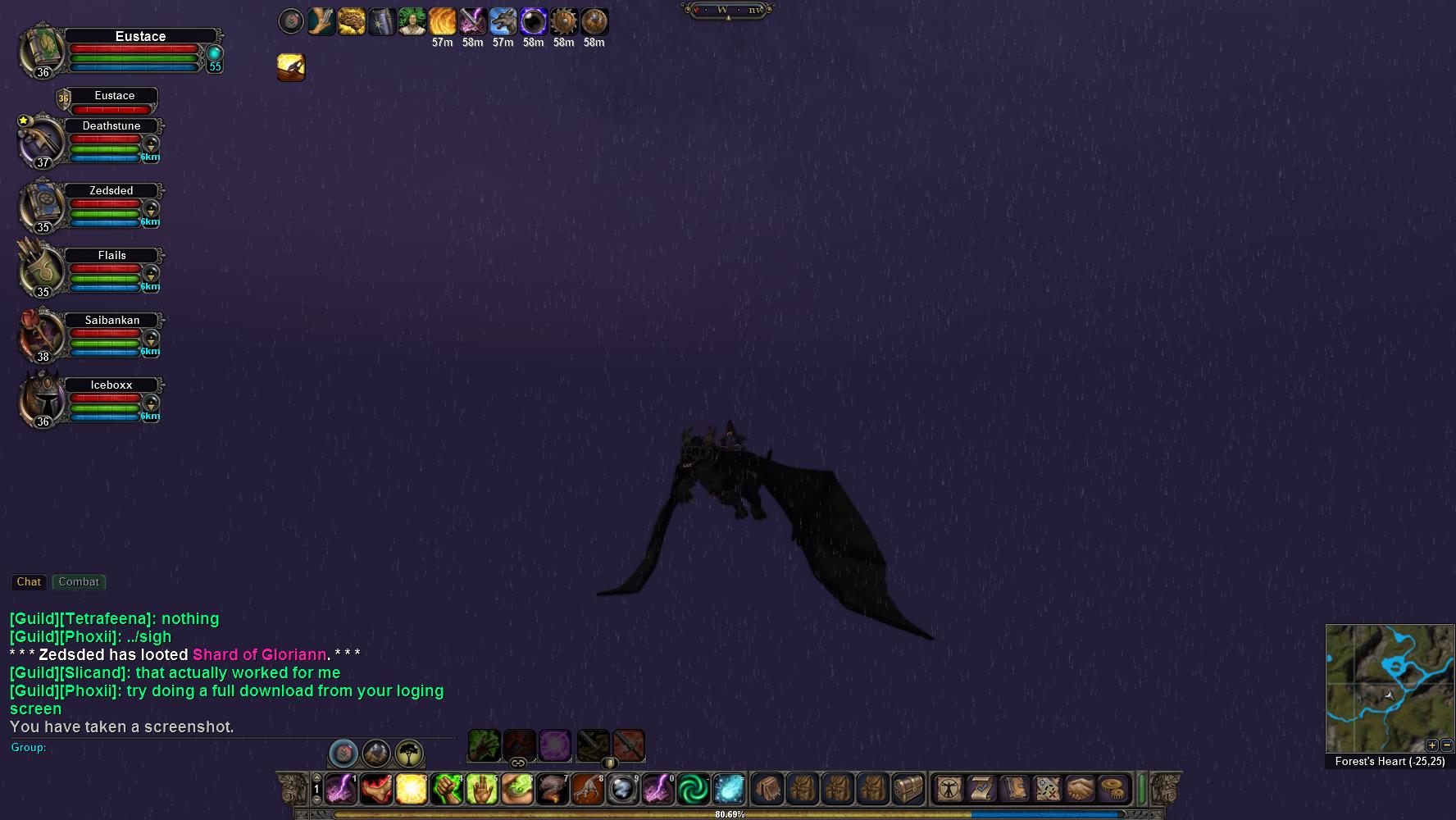This screenshot has height=820, width=1456.
Task: Zoom in on the minimap
Action: click(1431, 745)
